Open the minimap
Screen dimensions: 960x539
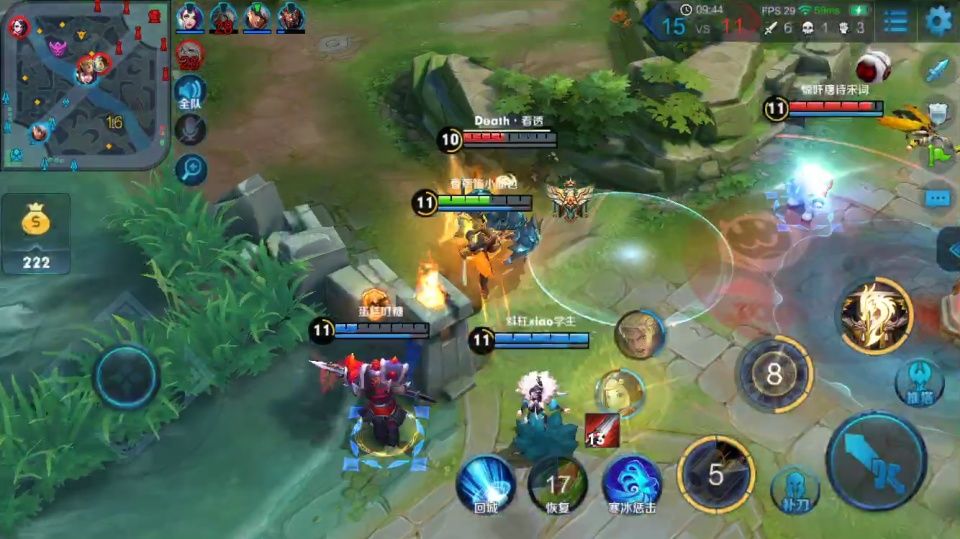[x=85, y=85]
